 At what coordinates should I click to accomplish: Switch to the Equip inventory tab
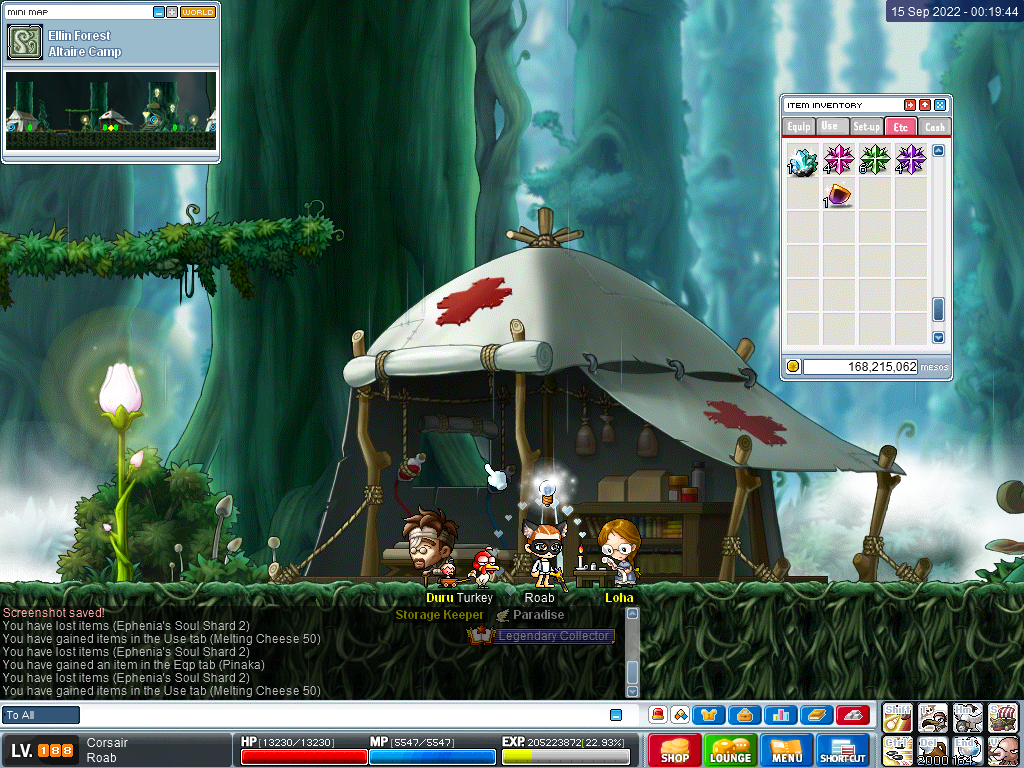[x=798, y=127]
